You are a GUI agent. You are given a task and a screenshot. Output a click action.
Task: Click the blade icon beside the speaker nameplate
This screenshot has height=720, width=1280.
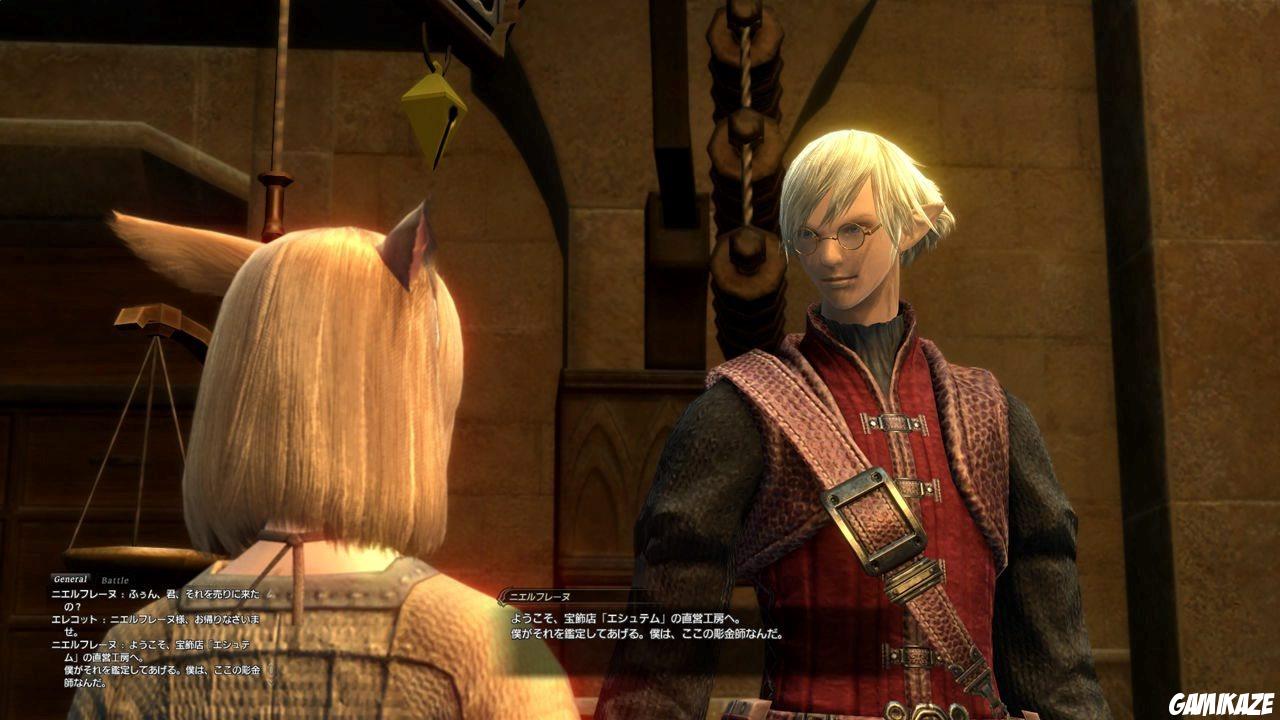click(501, 595)
